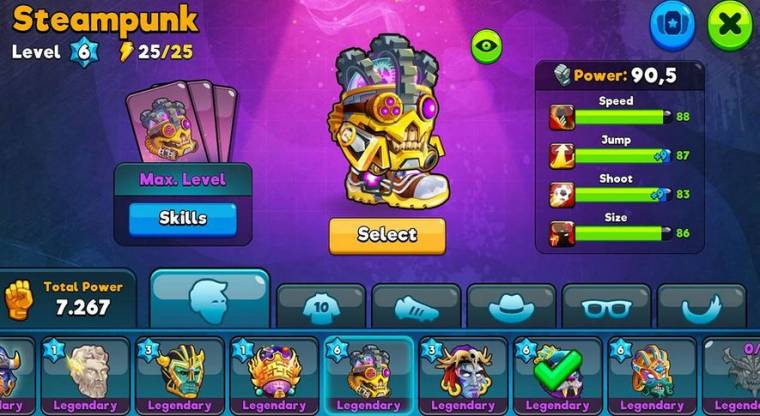Switch to the football boot tab
760x416 pixels.
[x=416, y=307]
